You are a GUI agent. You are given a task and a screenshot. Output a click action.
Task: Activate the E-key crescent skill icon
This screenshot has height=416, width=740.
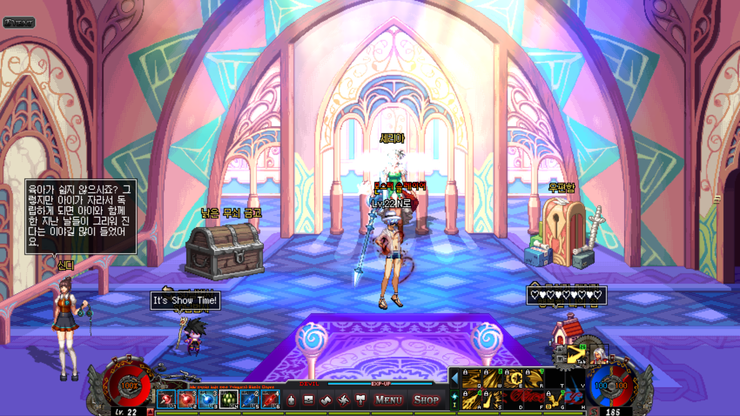(x=514, y=378)
